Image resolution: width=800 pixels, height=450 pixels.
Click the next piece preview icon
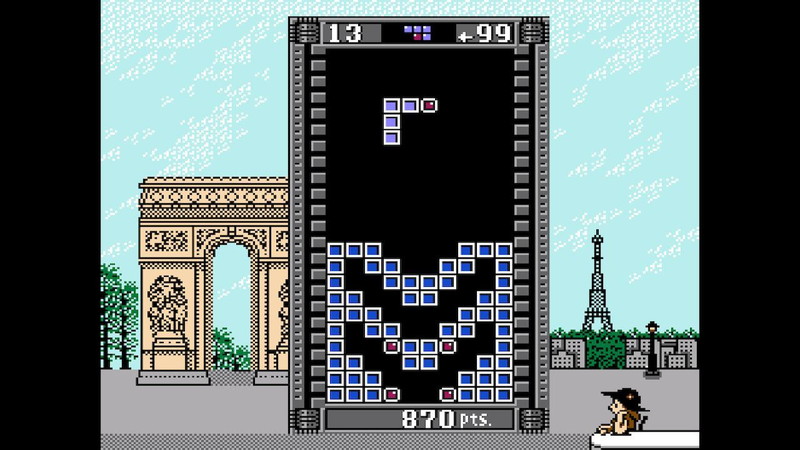(417, 33)
